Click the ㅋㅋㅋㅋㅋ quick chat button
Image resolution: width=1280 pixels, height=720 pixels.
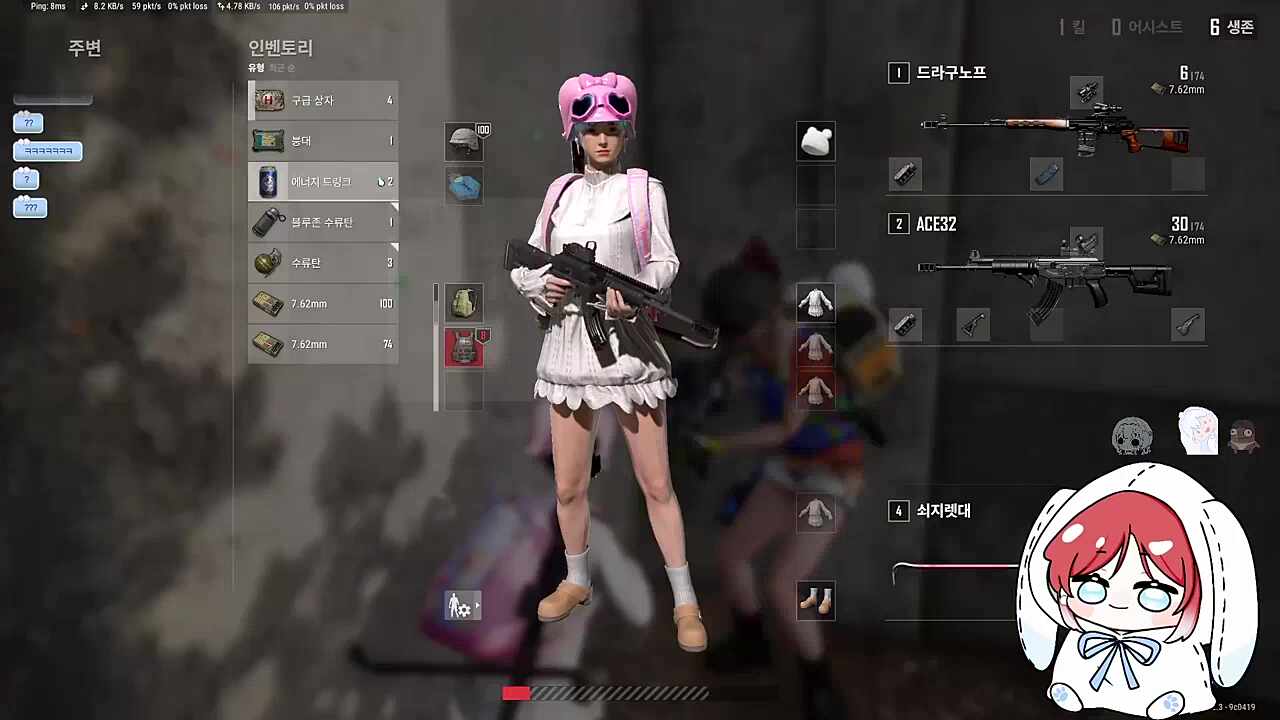tap(46, 150)
